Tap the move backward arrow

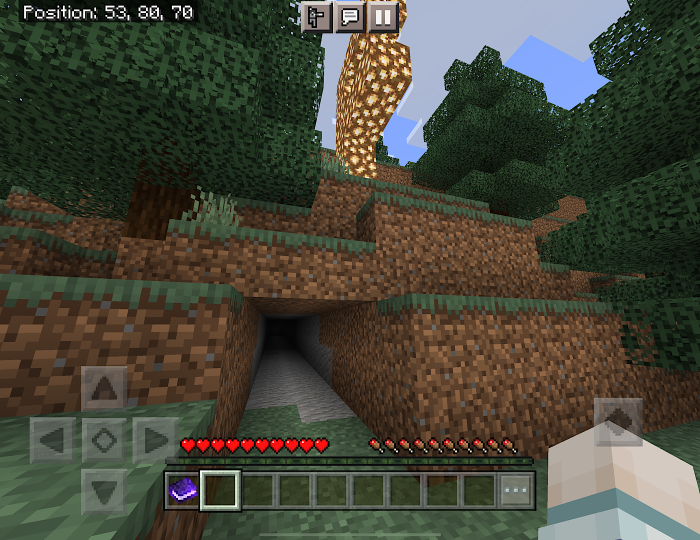(x=104, y=490)
